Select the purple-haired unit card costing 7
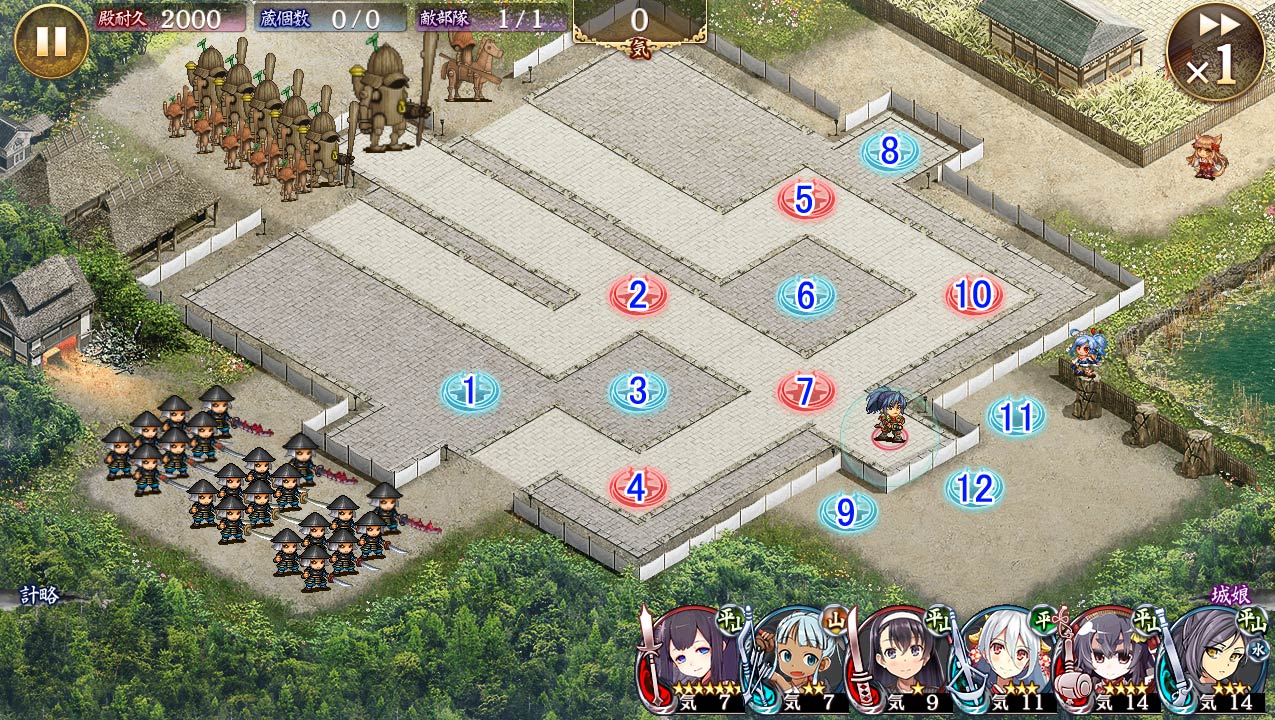This screenshot has width=1275, height=720. click(x=691, y=659)
